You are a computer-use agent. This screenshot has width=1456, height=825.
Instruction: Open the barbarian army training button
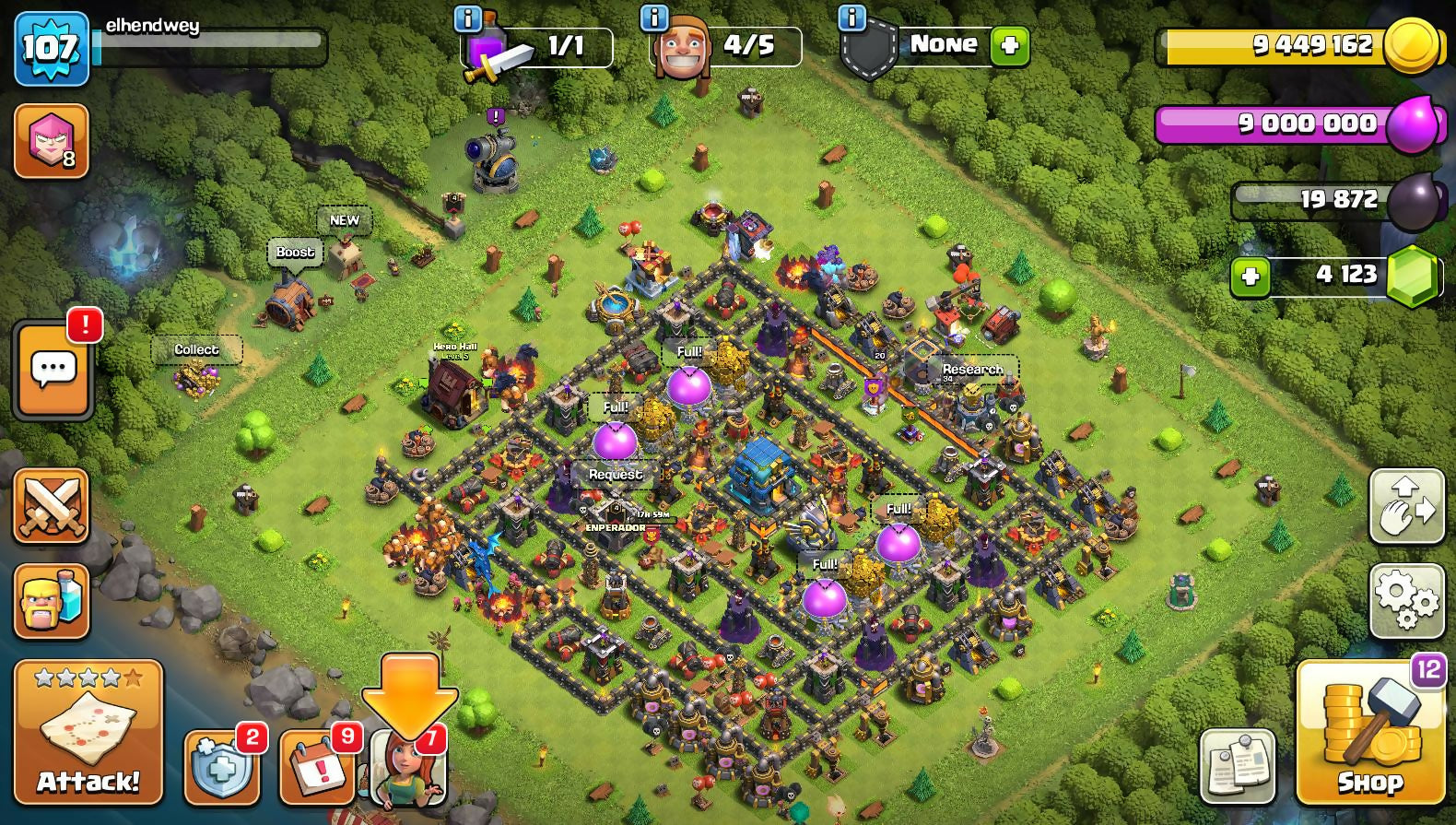[x=52, y=601]
